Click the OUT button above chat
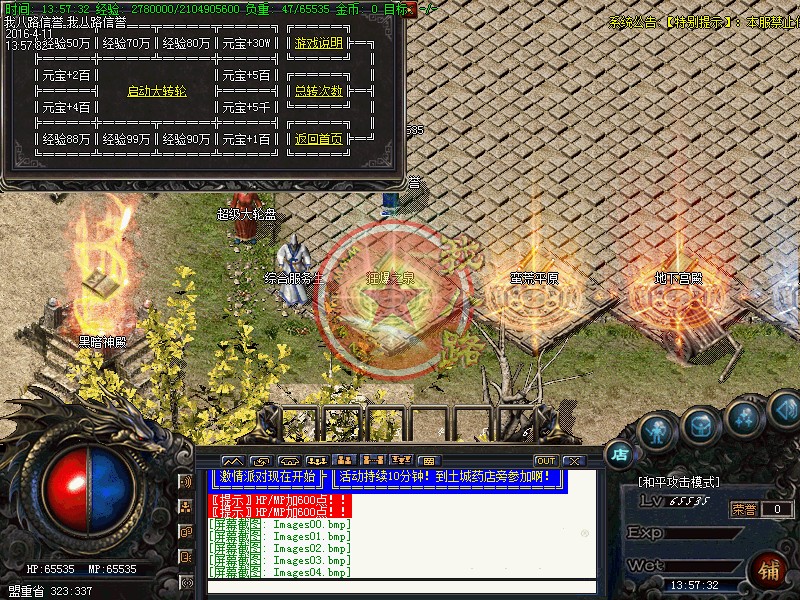 545,461
